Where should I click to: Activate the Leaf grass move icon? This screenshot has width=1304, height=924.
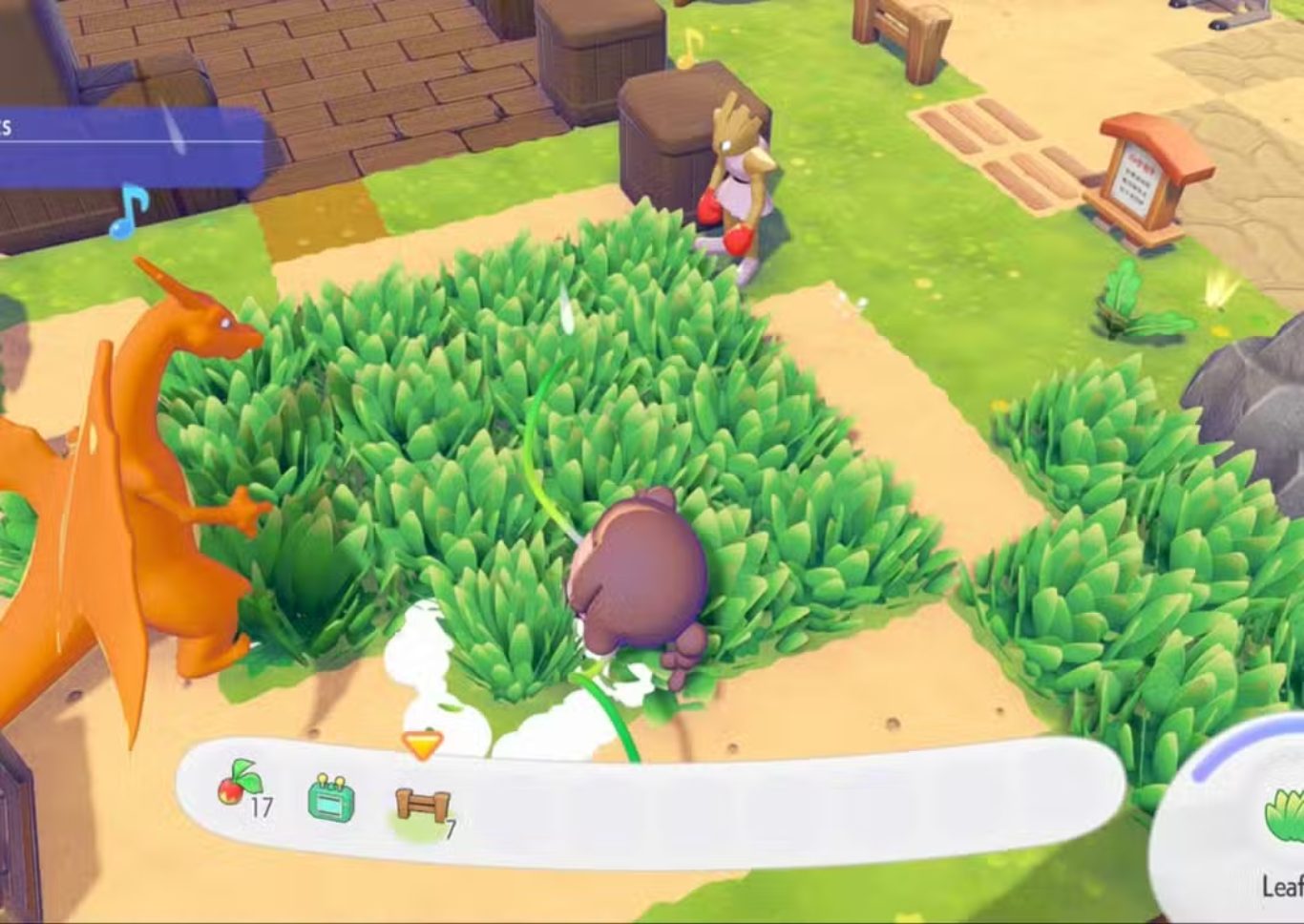coord(1284,817)
